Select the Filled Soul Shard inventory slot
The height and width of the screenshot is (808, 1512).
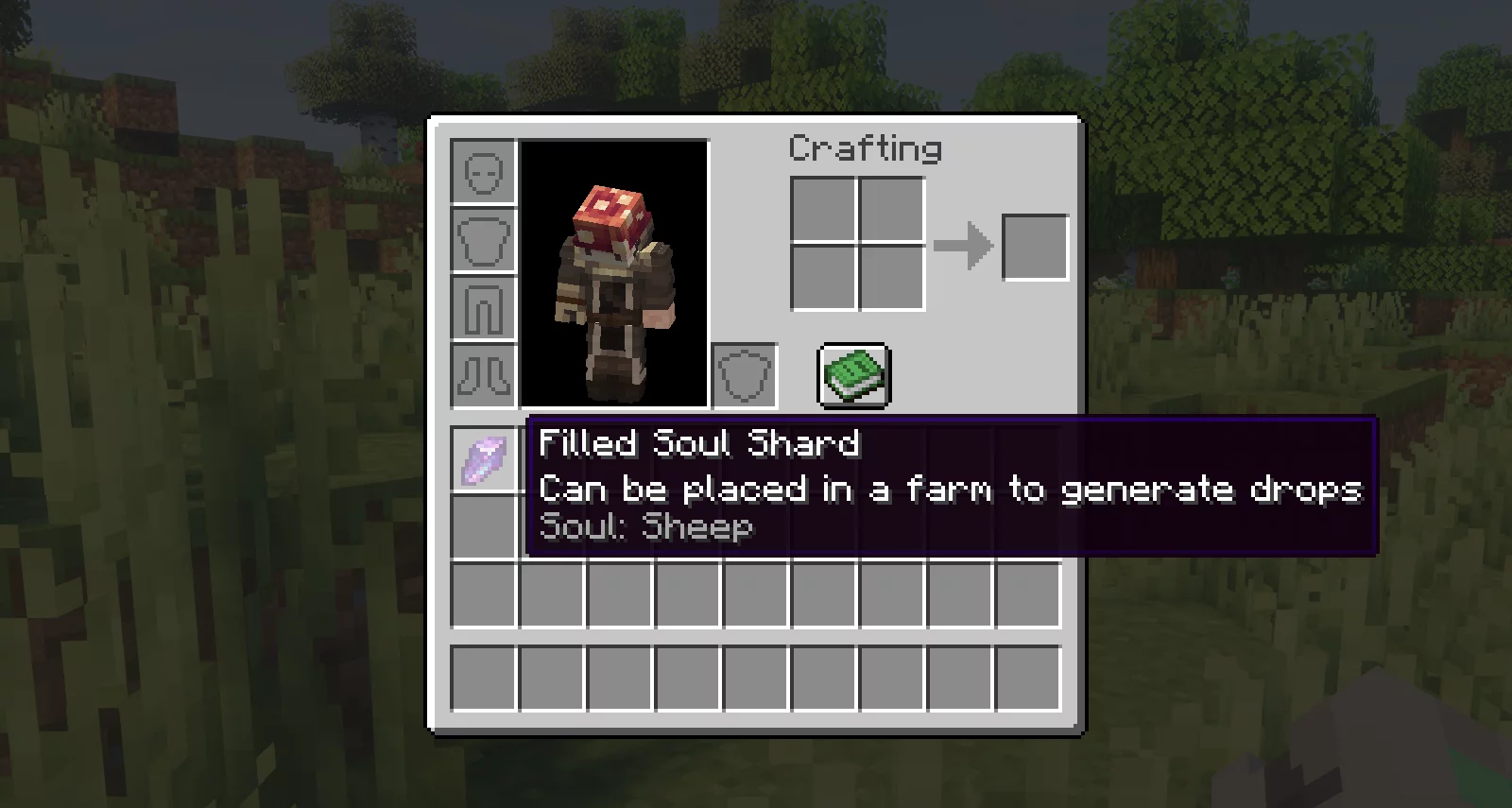(484, 460)
